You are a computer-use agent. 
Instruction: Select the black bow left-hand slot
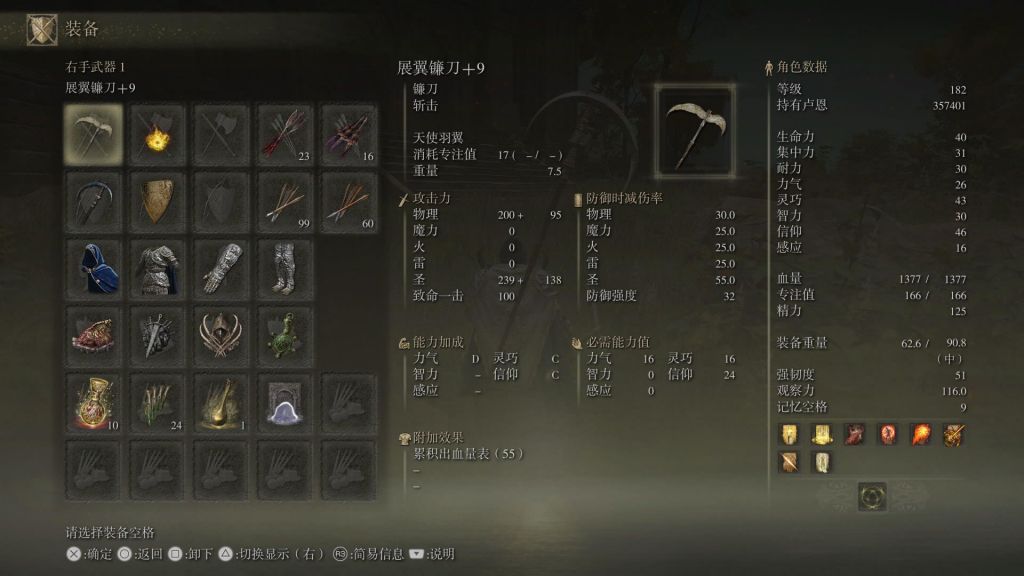click(x=94, y=201)
